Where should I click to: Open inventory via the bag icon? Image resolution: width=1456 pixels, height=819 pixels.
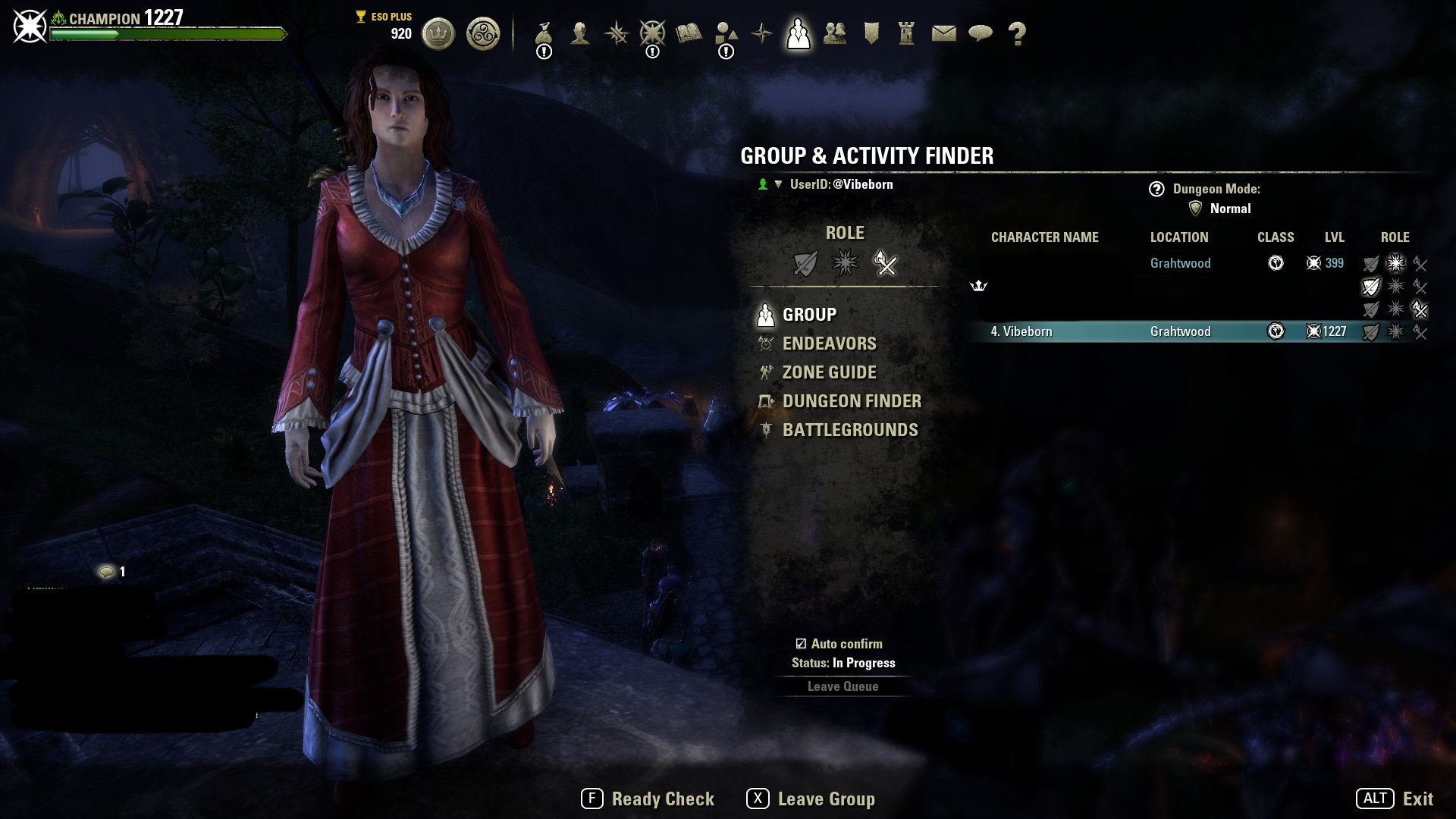[x=543, y=33]
